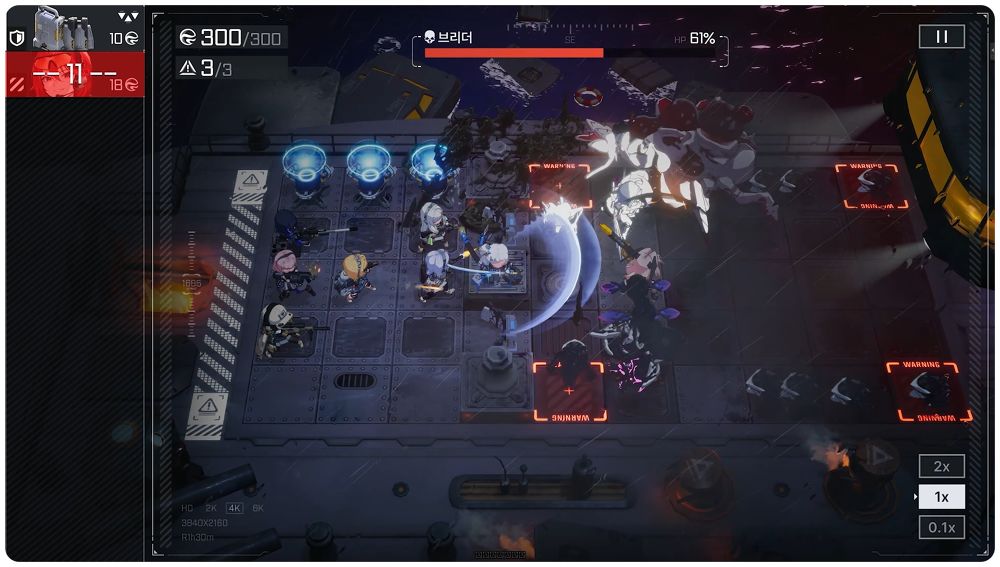Set game speed to 2x

coord(941,466)
